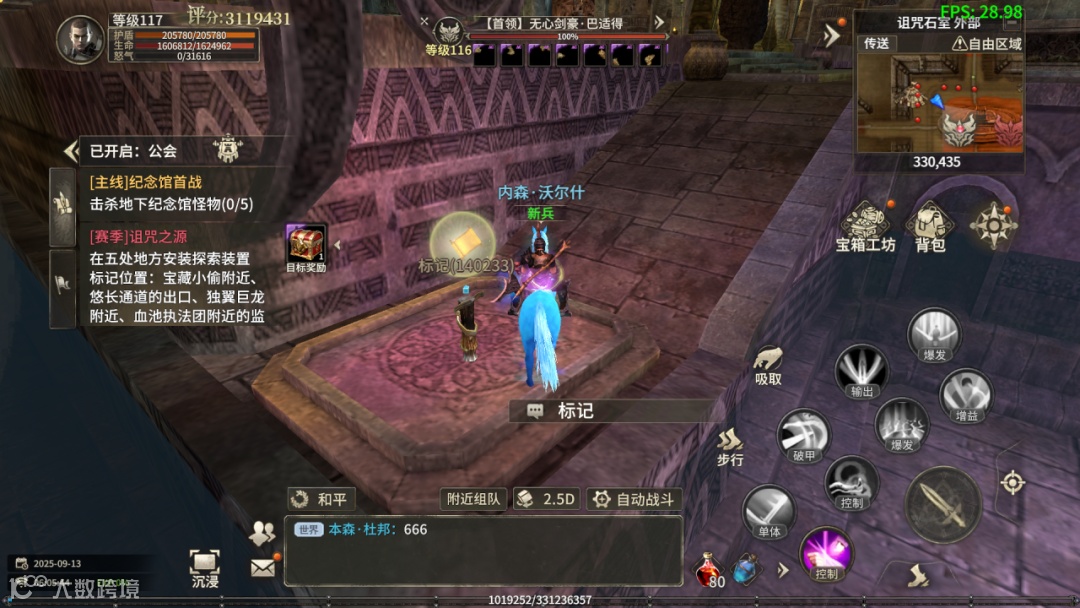Activate the 破甲 armor break skill
This screenshot has width=1080, height=608.
click(x=803, y=435)
